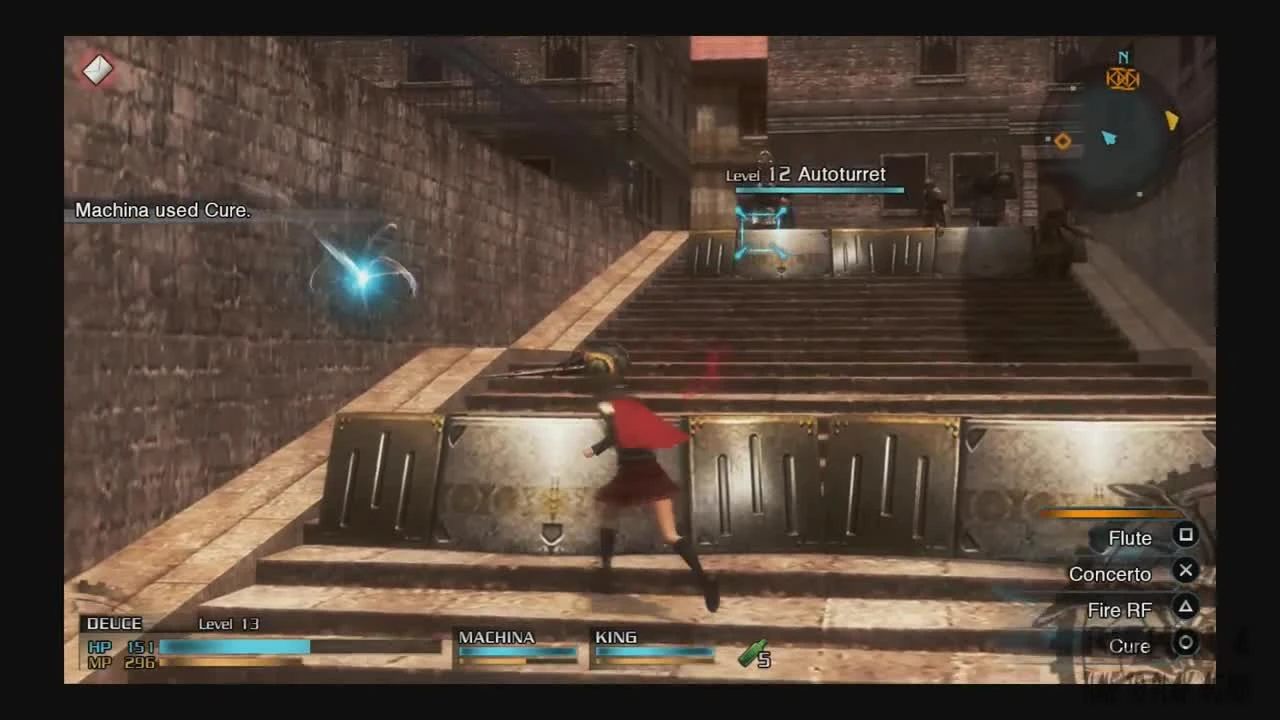Viewport: 1280px width, 720px height.
Task: Click the Circle button icon next to Cure
Action: click(x=1186, y=645)
